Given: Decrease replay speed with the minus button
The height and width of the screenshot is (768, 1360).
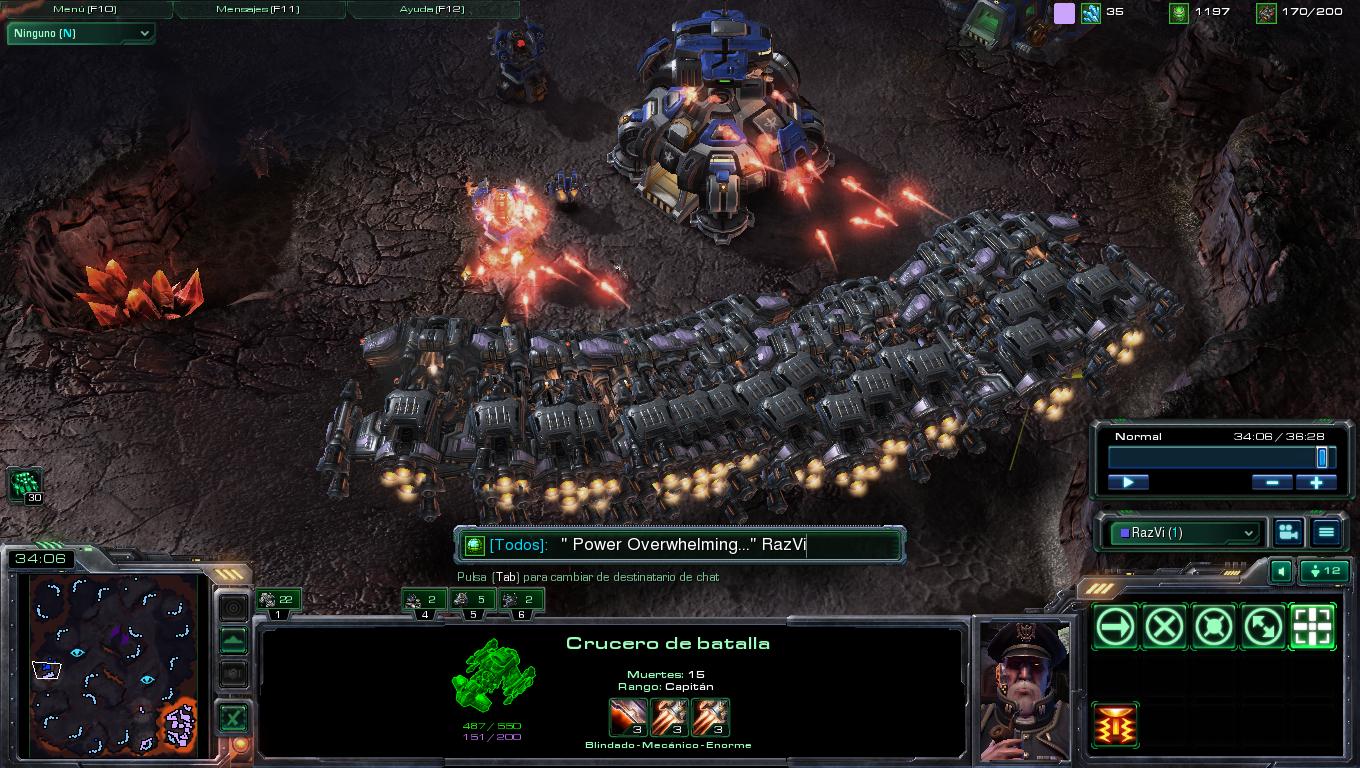Looking at the screenshot, I should coord(1272,482).
